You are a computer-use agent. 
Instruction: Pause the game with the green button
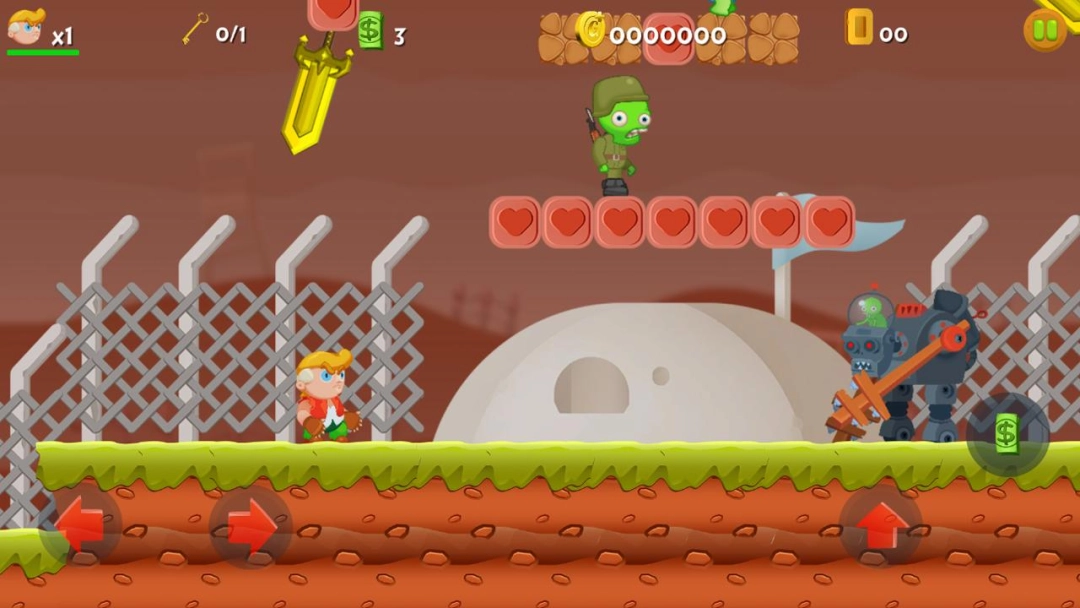[1045, 31]
